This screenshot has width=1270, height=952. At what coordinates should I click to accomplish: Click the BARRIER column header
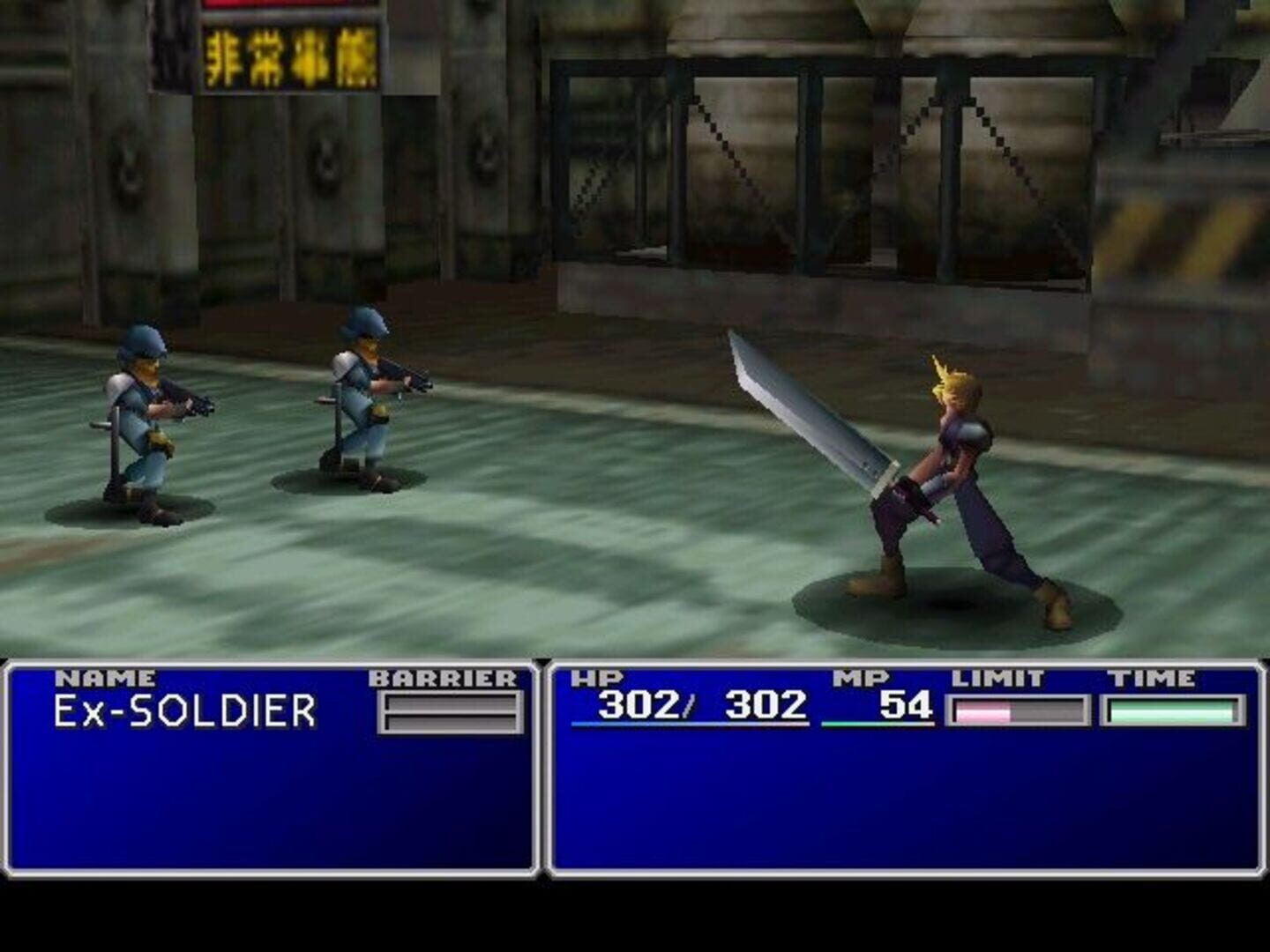click(443, 678)
